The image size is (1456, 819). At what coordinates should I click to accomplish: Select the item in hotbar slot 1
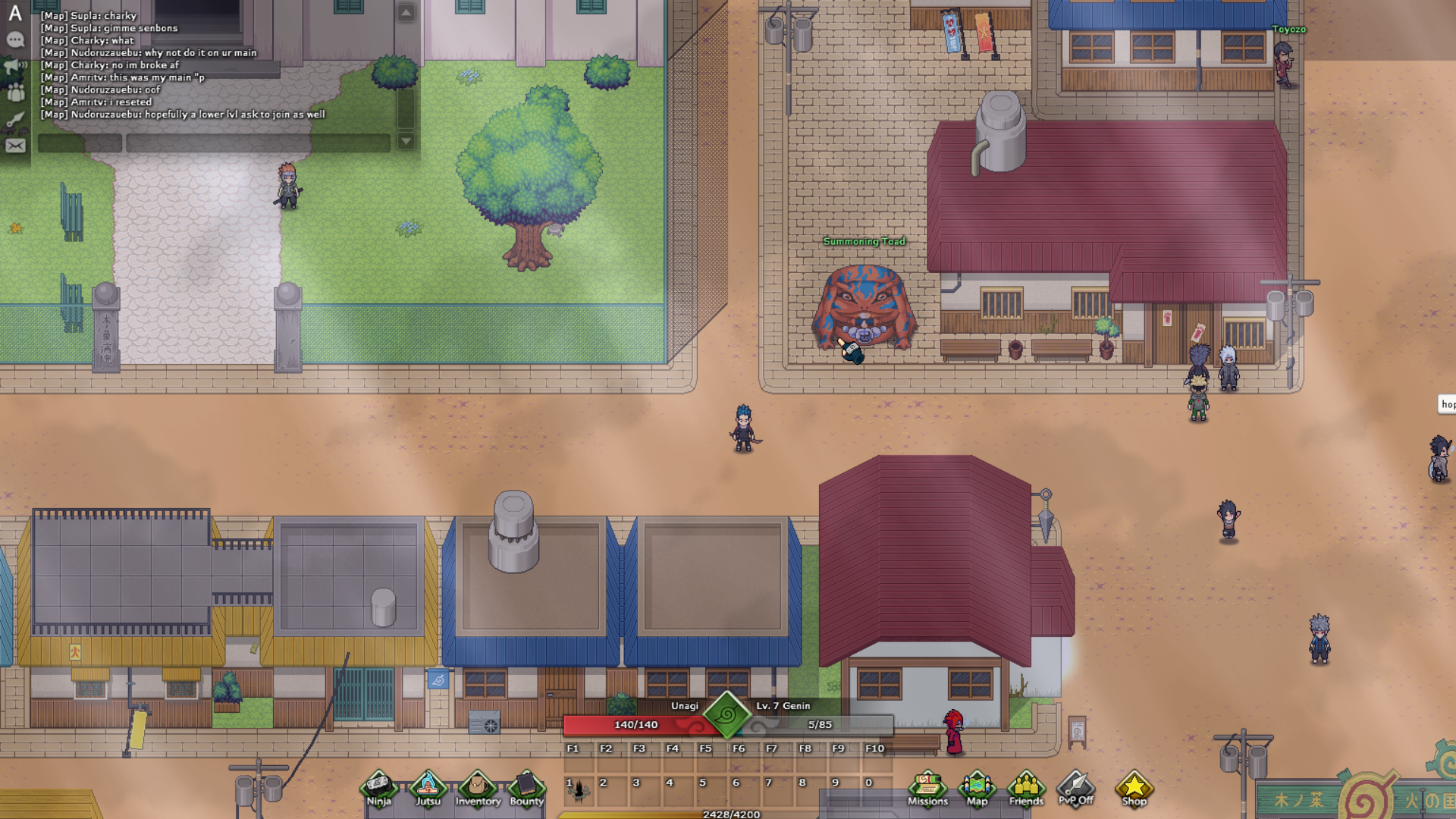(579, 791)
